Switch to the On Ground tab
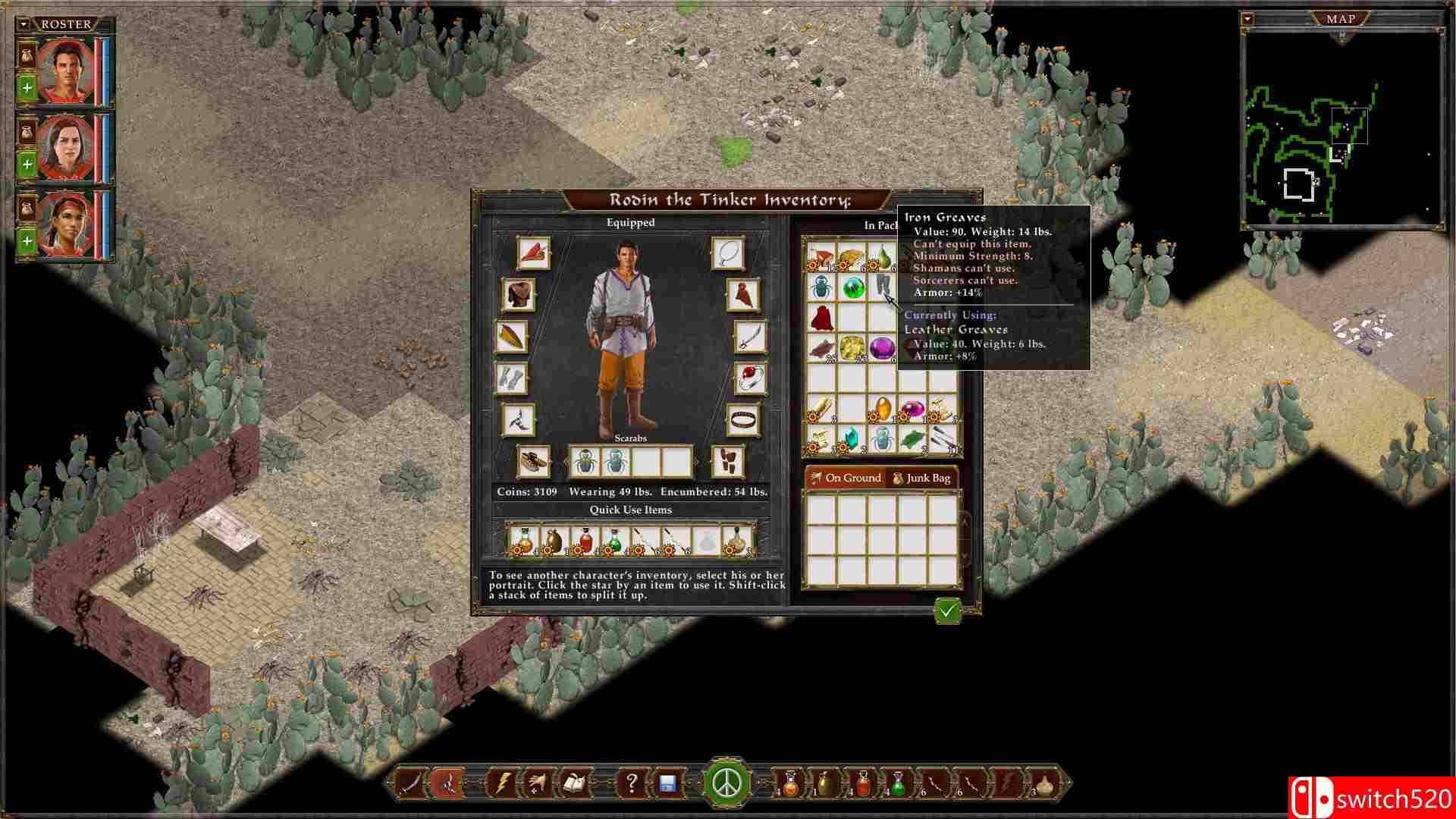1456x819 pixels. pyautogui.click(x=851, y=478)
